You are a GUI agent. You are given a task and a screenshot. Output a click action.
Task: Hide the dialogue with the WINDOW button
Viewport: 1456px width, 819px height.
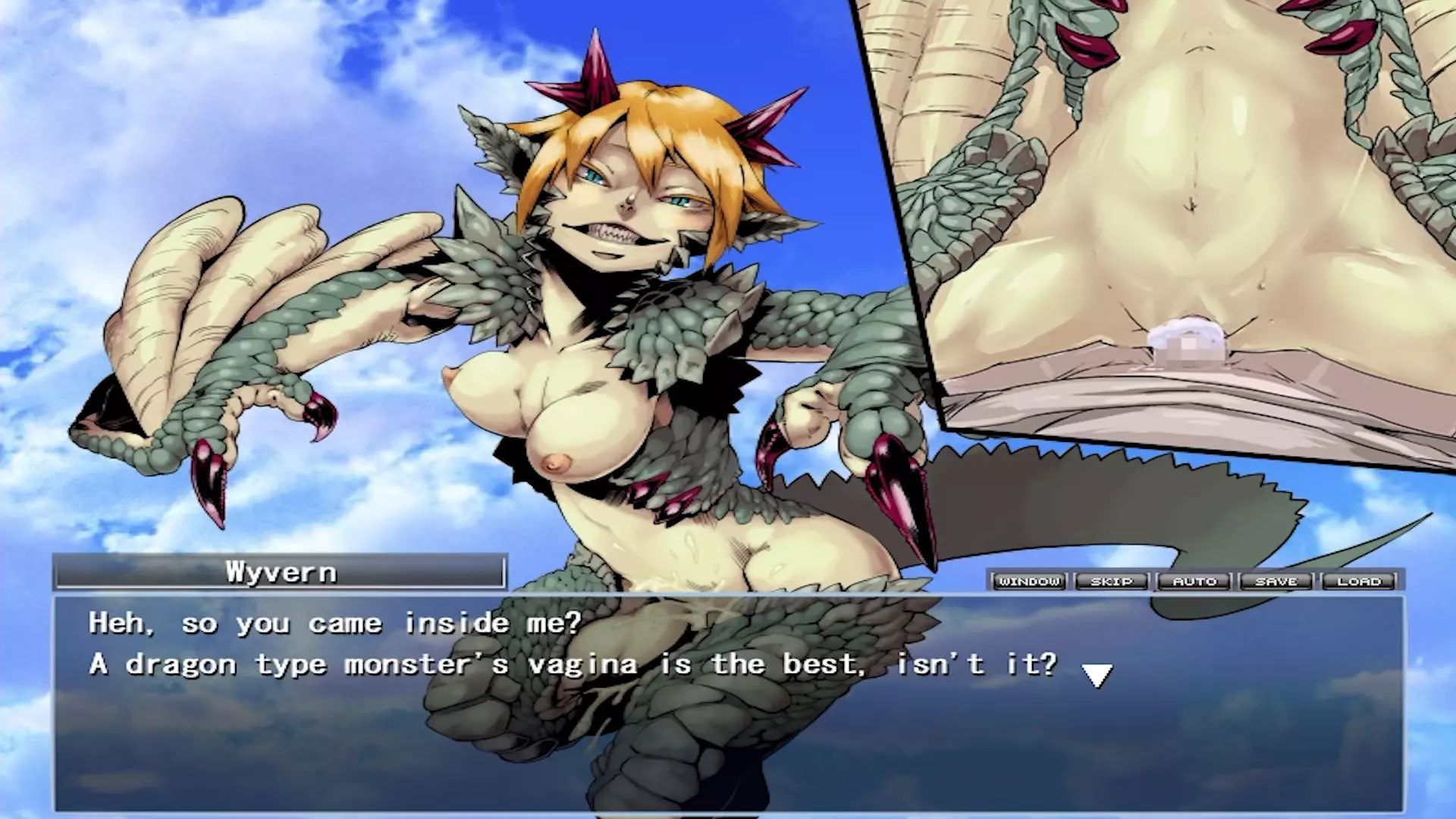coord(1029,581)
